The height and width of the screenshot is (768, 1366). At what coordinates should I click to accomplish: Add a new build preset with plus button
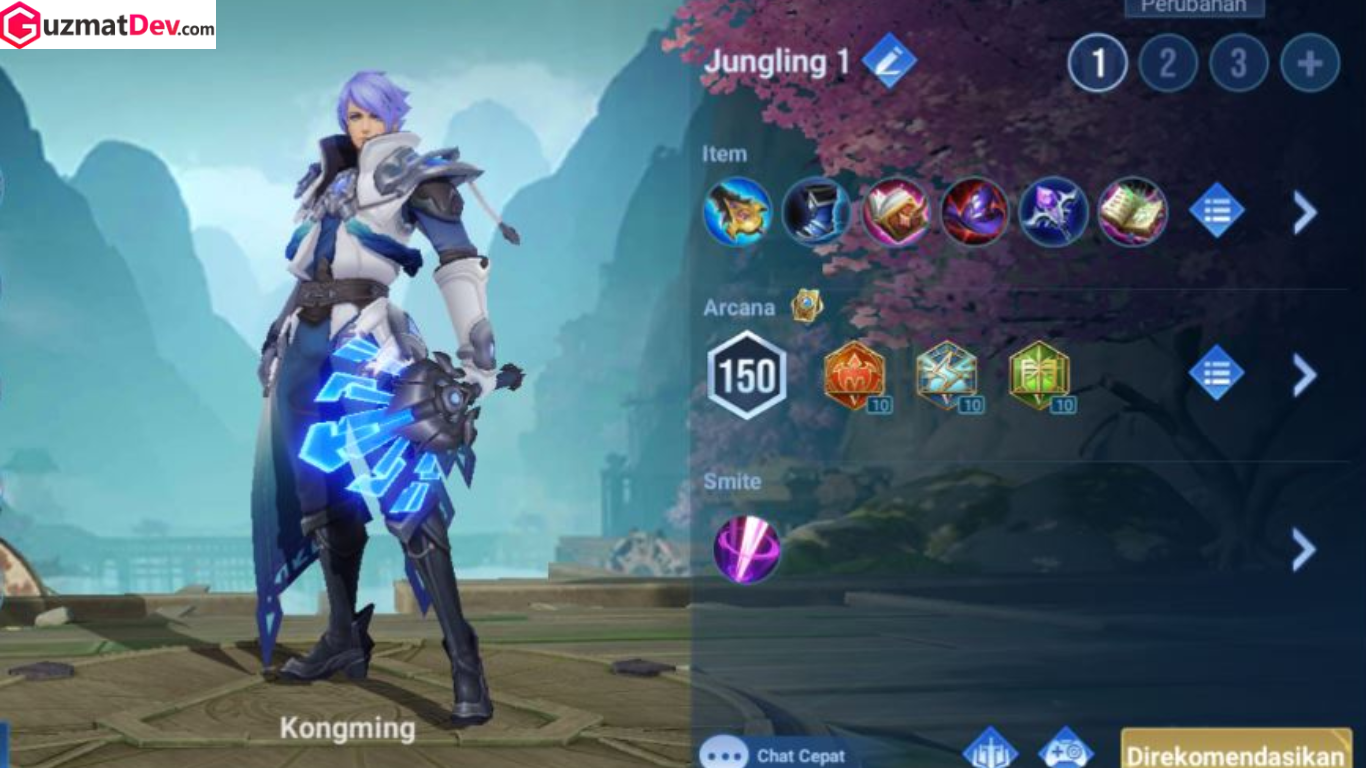pyautogui.click(x=1310, y=63)
